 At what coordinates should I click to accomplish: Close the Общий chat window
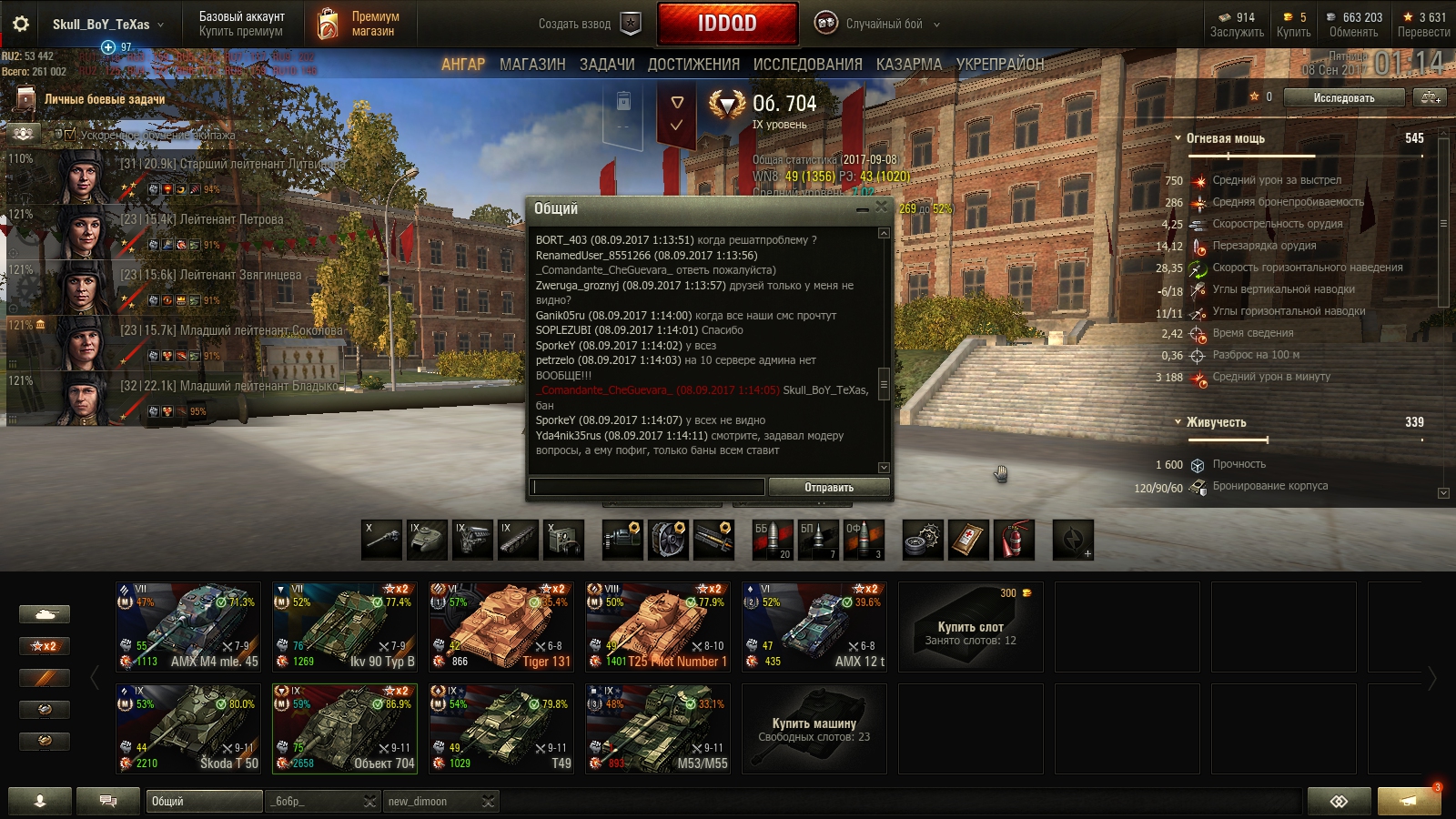pyautogui.click(x=881, y=208)
